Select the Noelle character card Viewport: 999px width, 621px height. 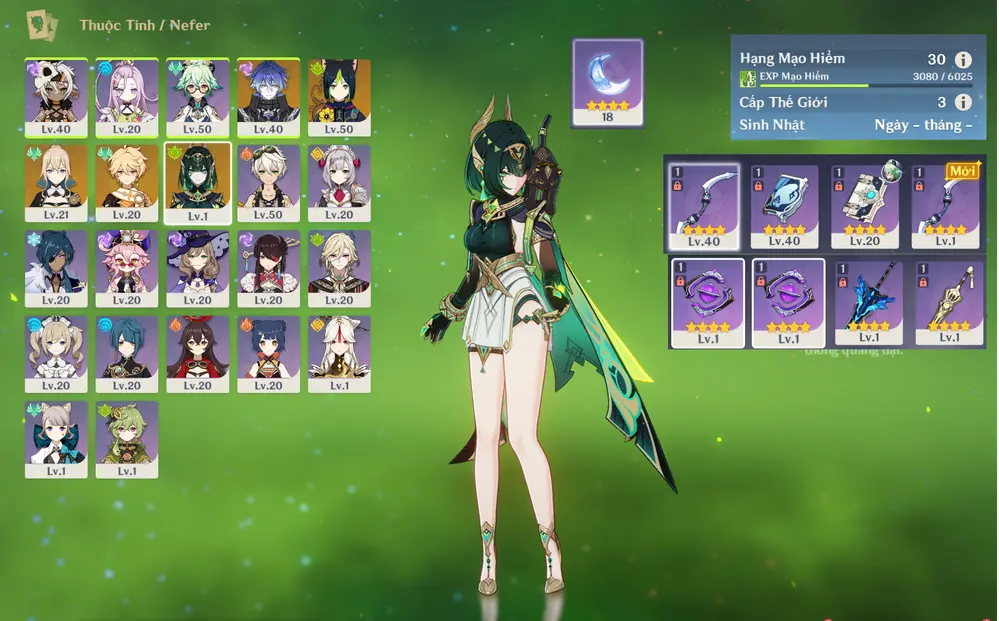(x=339, y=183)
